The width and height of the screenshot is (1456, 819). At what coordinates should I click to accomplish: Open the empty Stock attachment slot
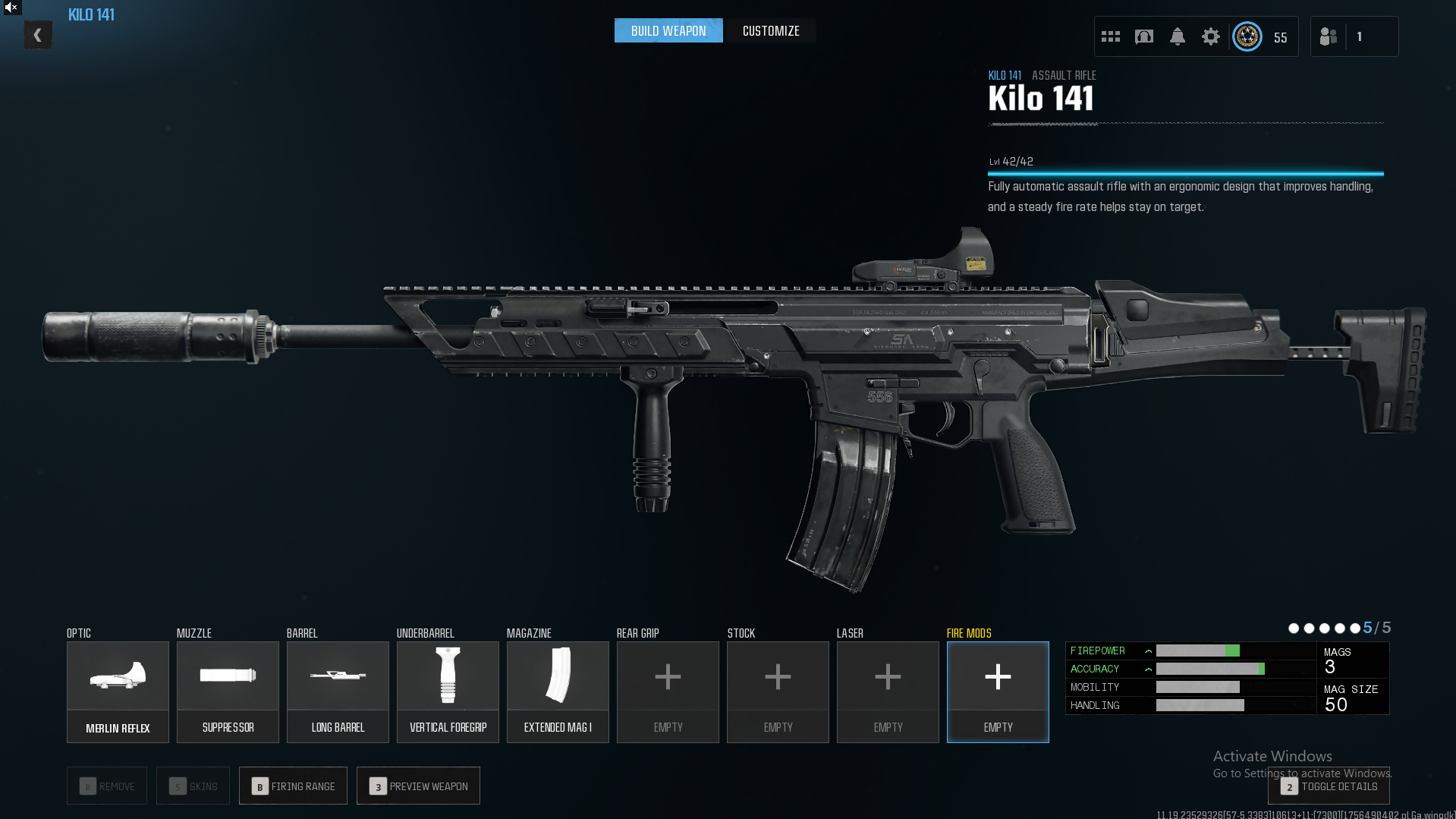coord(778,691)
